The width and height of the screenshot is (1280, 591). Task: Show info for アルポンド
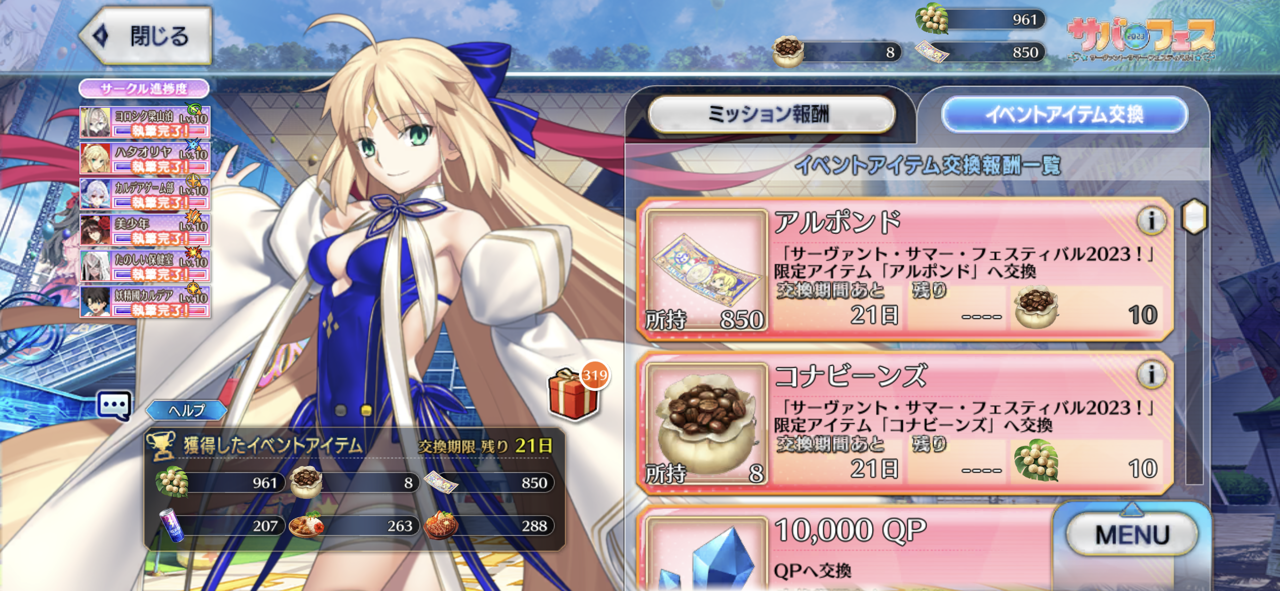pyautogui.click(x=1151, y=222)
